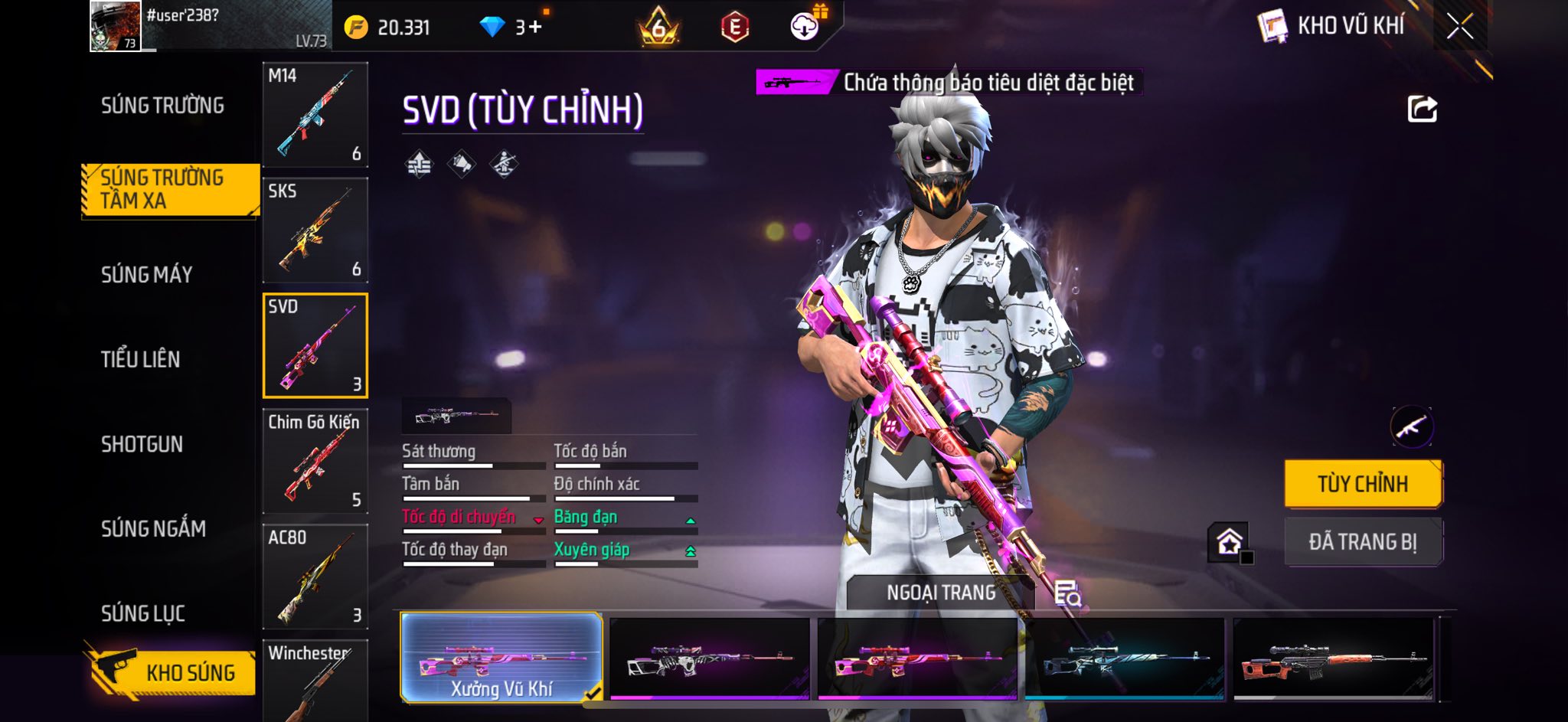This screenshot has height=722, width=1568.
Task: Open the Súng Lục category
Action: coord(143,613)
